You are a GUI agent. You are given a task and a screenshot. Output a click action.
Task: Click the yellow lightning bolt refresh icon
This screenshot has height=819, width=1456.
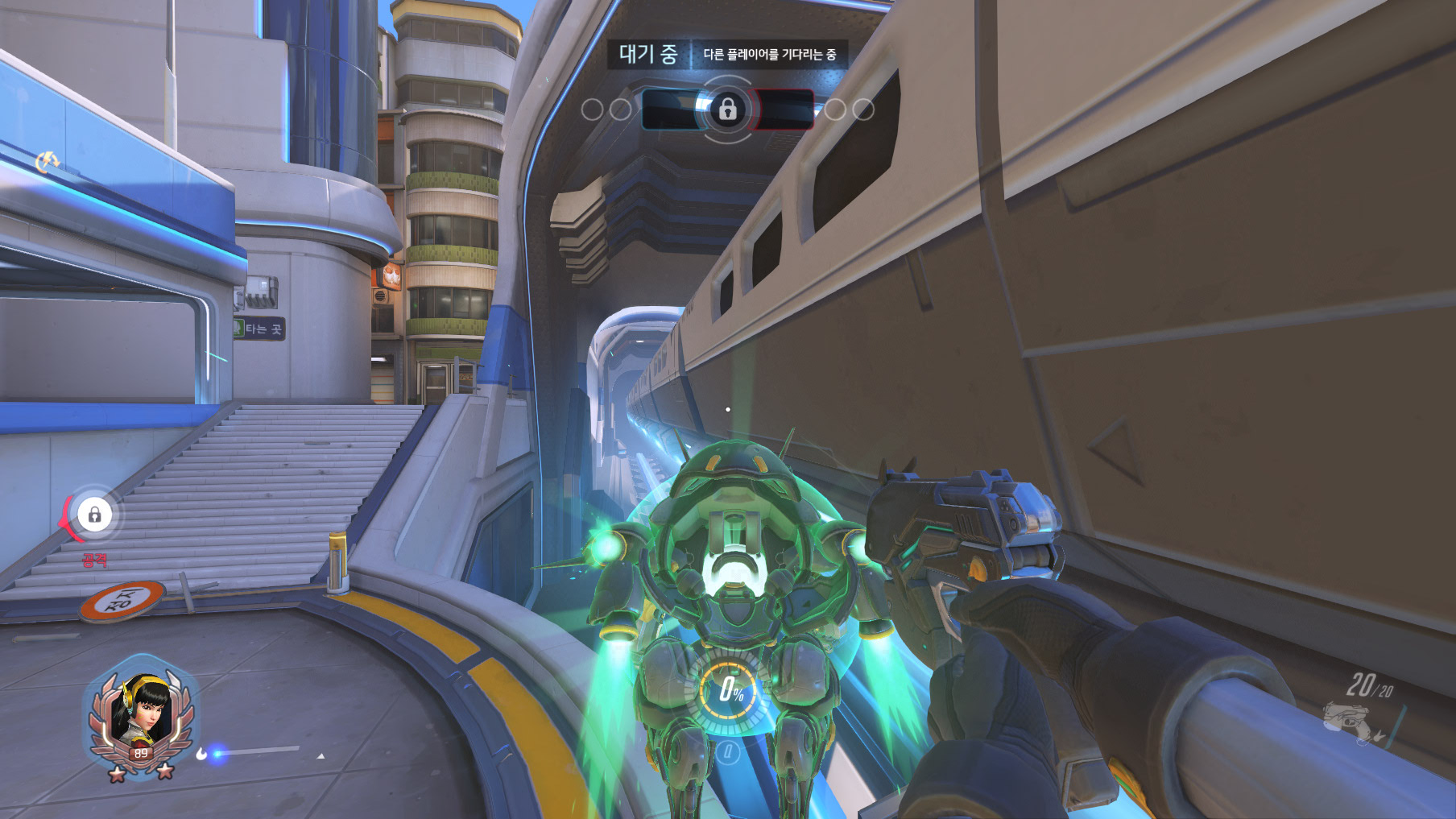[x=48, y=162]
